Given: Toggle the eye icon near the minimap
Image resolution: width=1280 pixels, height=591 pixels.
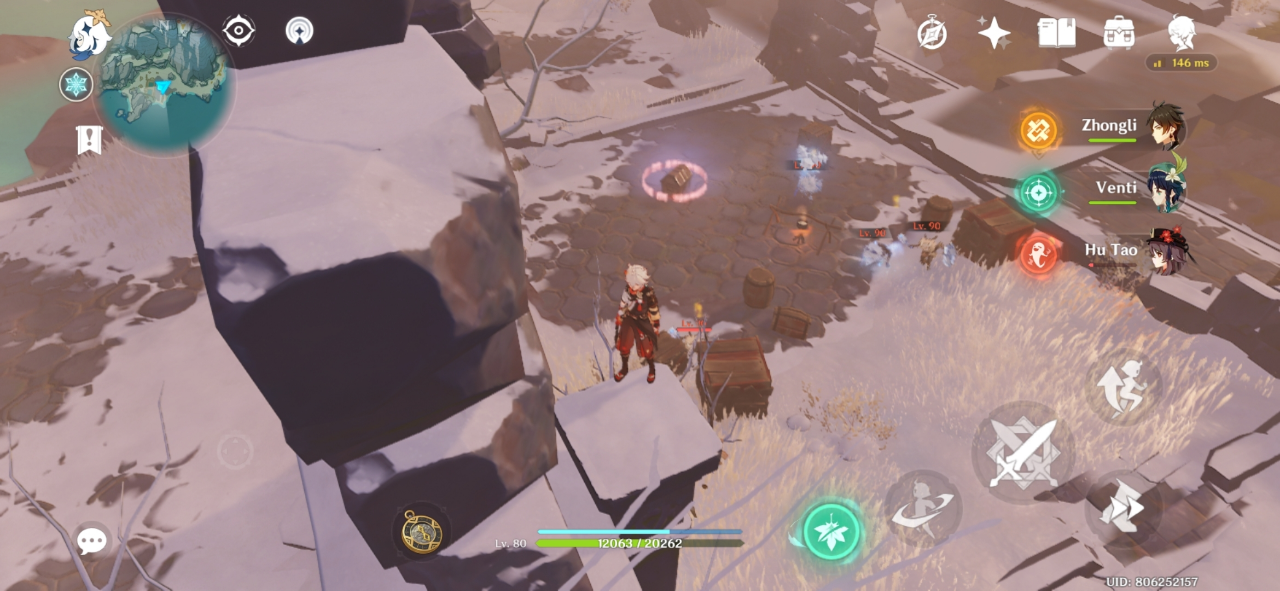Looking at the screenshot, I should (x=239, y=30).
